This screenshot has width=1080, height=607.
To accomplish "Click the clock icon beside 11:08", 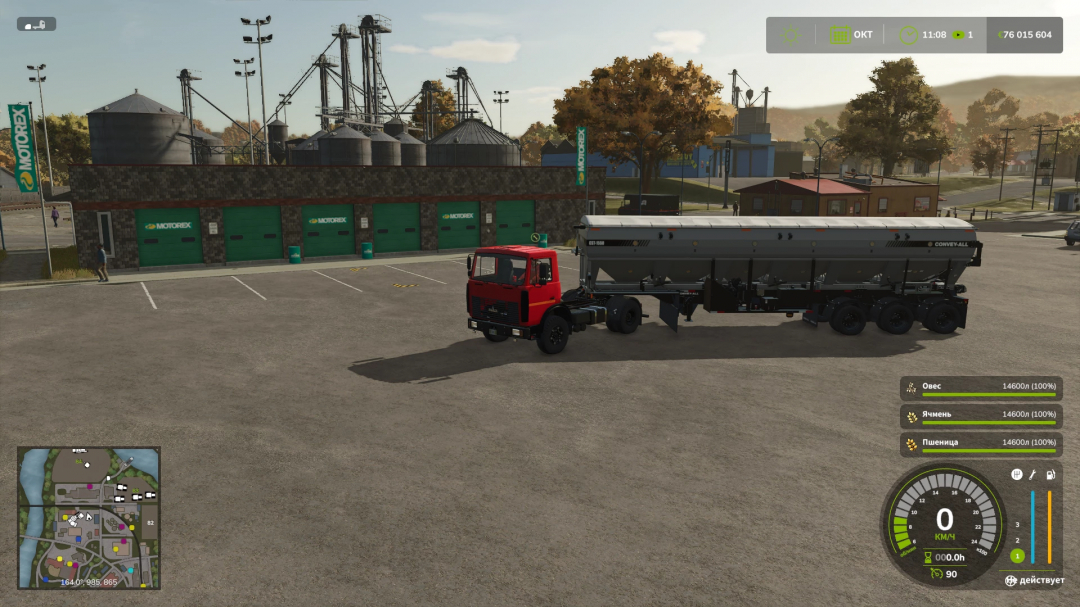I will pos(908,35).
